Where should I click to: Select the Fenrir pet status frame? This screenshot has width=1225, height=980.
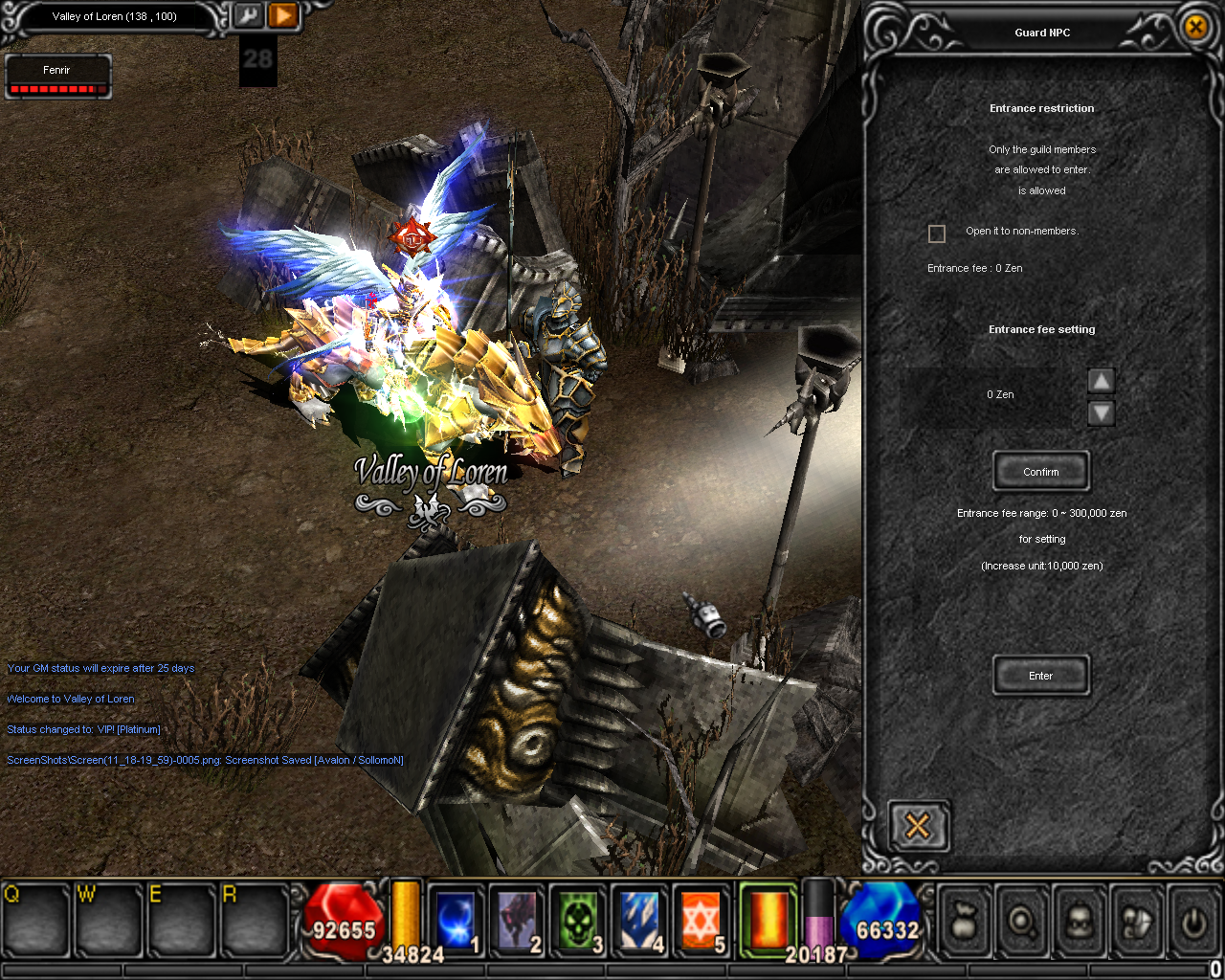57,77
